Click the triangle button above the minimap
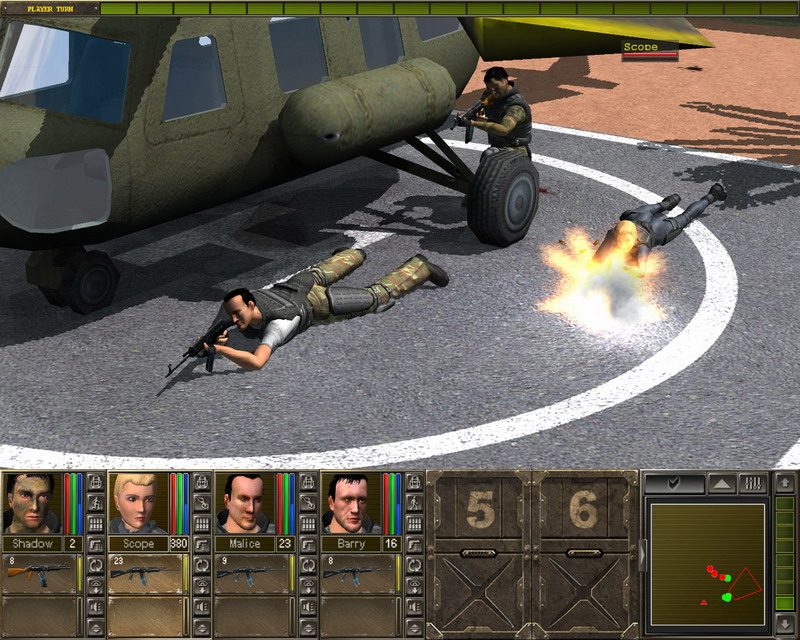The width and height of the screenshot is (800, 640). coord(721,484)
